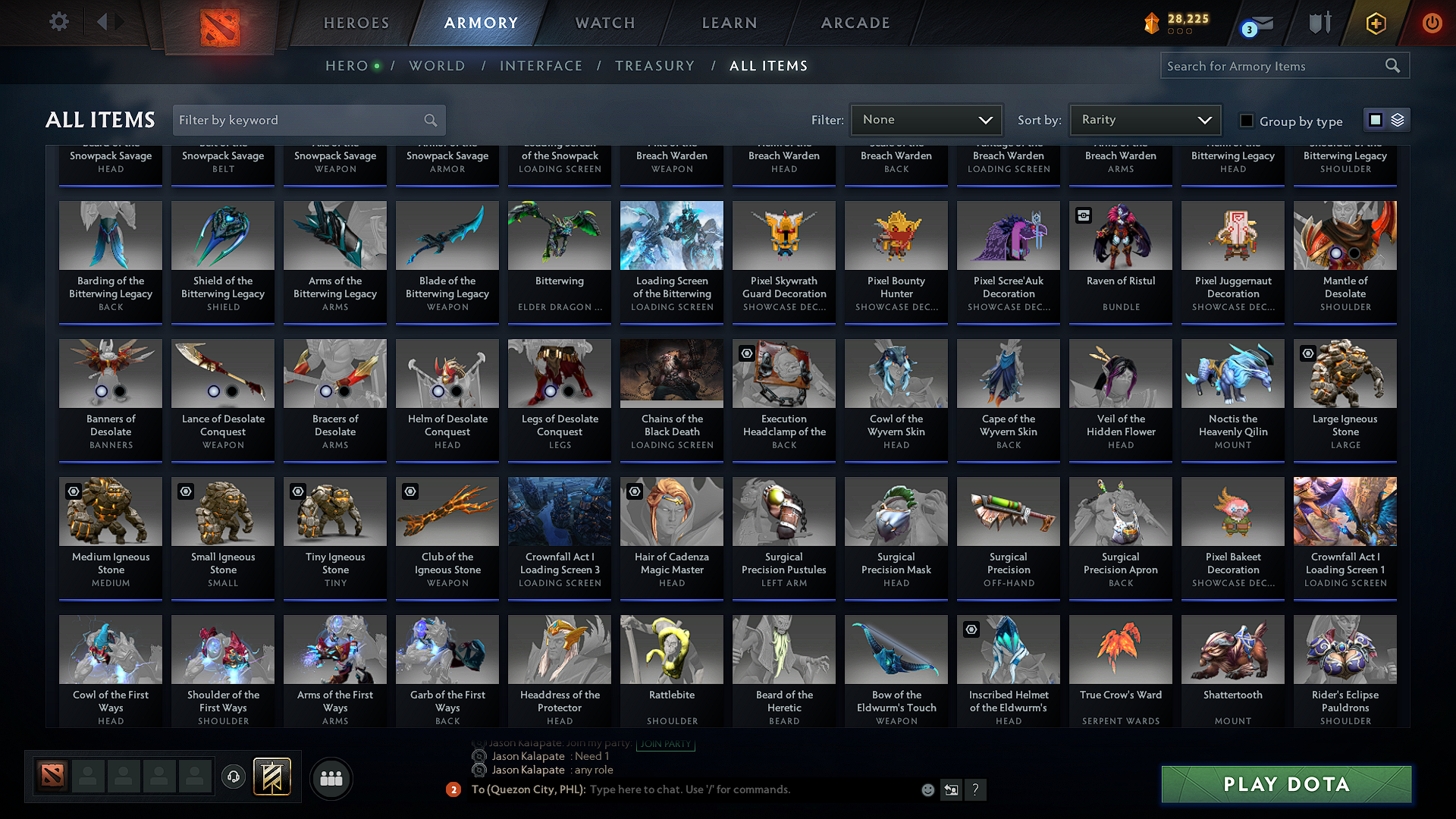Toggle the Group by type checkbox

pyautogui.click(x=1246, y=120)
